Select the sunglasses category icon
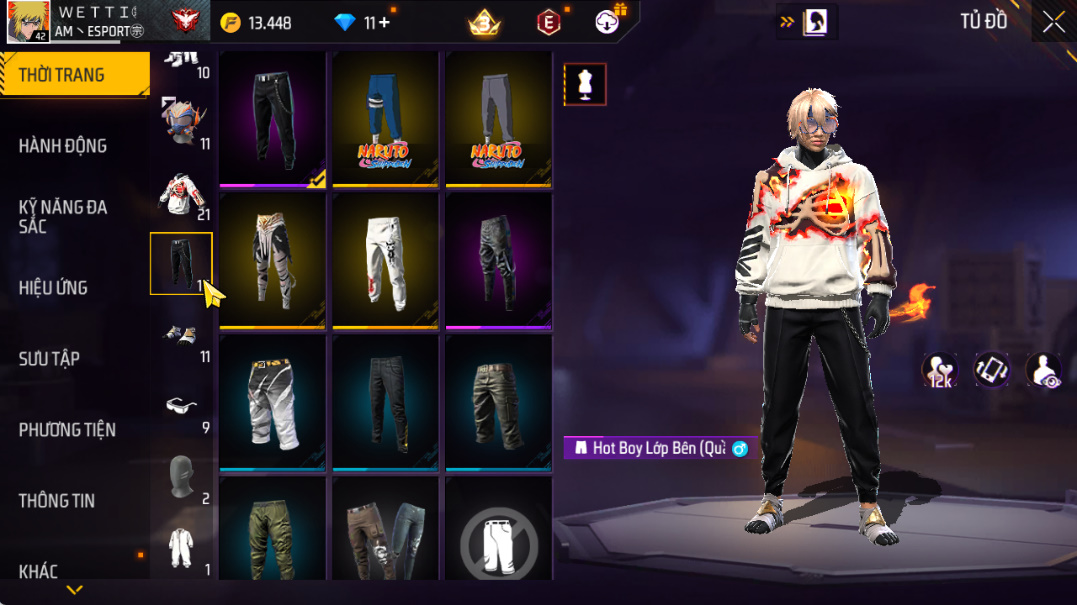 [x=181, y=405]
